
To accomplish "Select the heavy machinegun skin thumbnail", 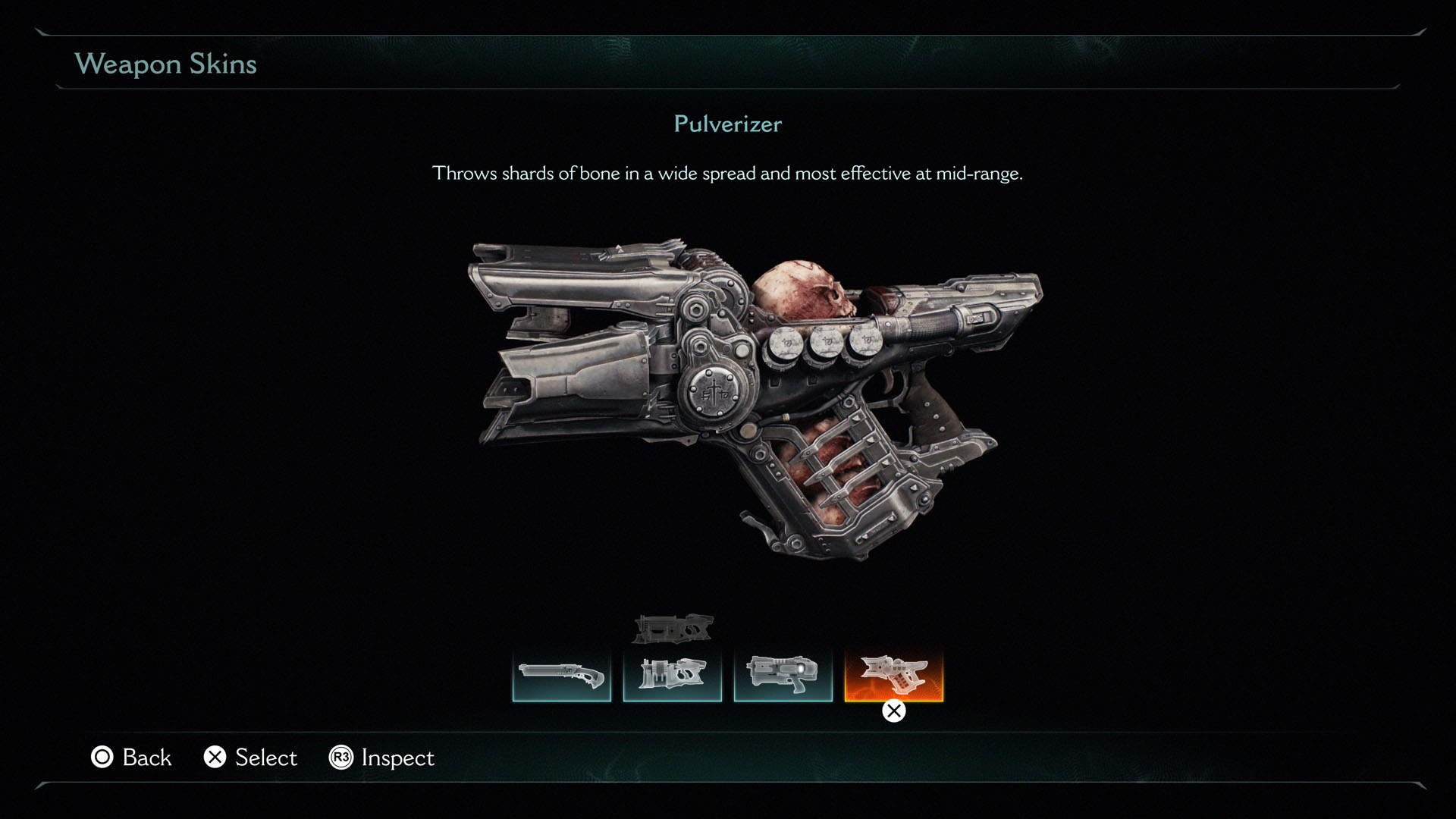I will 783,675.
